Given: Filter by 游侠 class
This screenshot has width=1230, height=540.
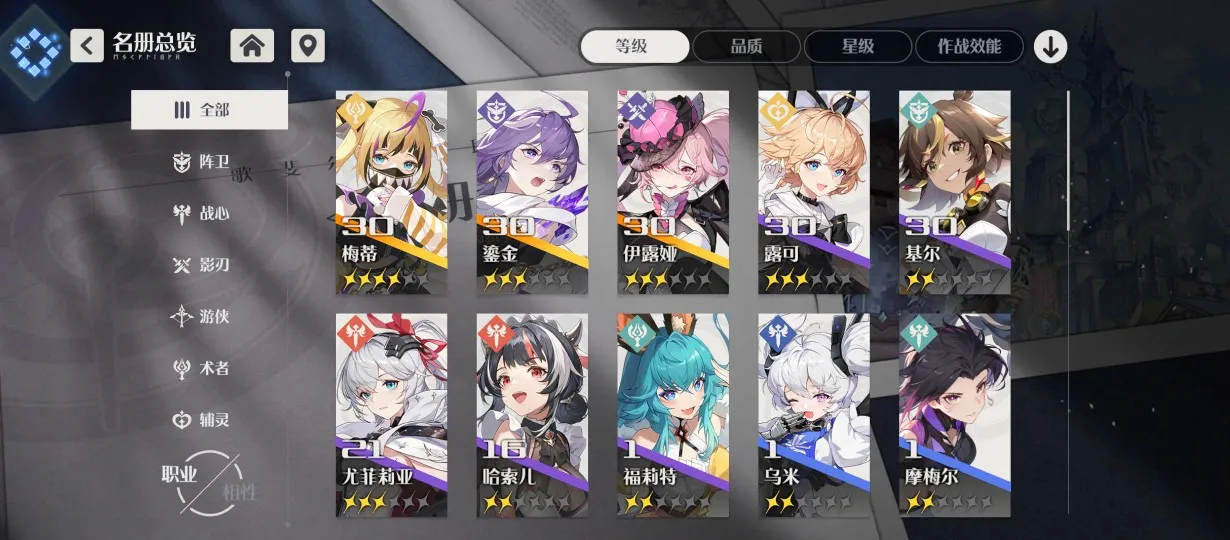Looking at the screenshot, I should [202, 316].
